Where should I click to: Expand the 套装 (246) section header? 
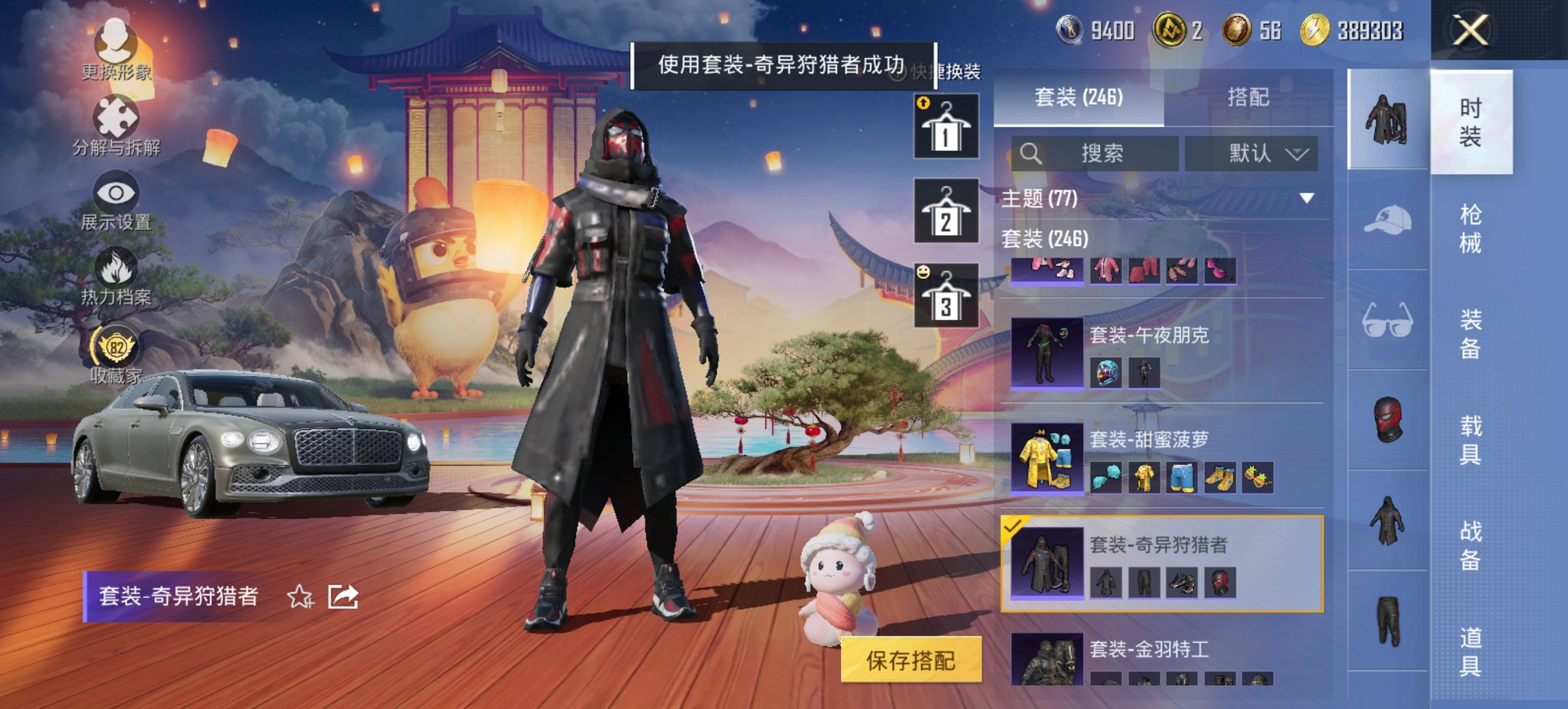tap(1045, 240)
